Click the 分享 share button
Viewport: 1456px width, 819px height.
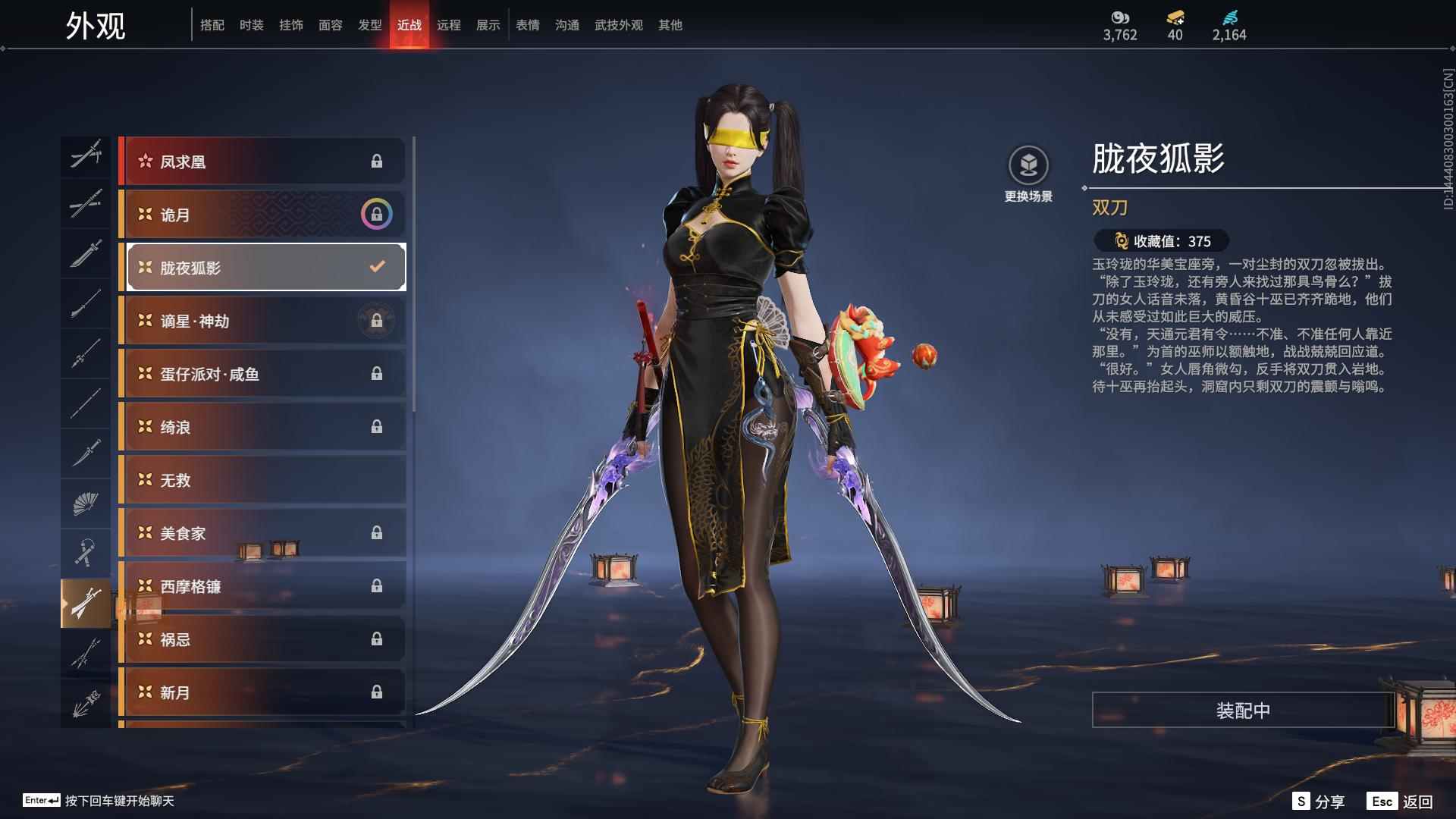pyautogui.click(x=1323, y=800)
